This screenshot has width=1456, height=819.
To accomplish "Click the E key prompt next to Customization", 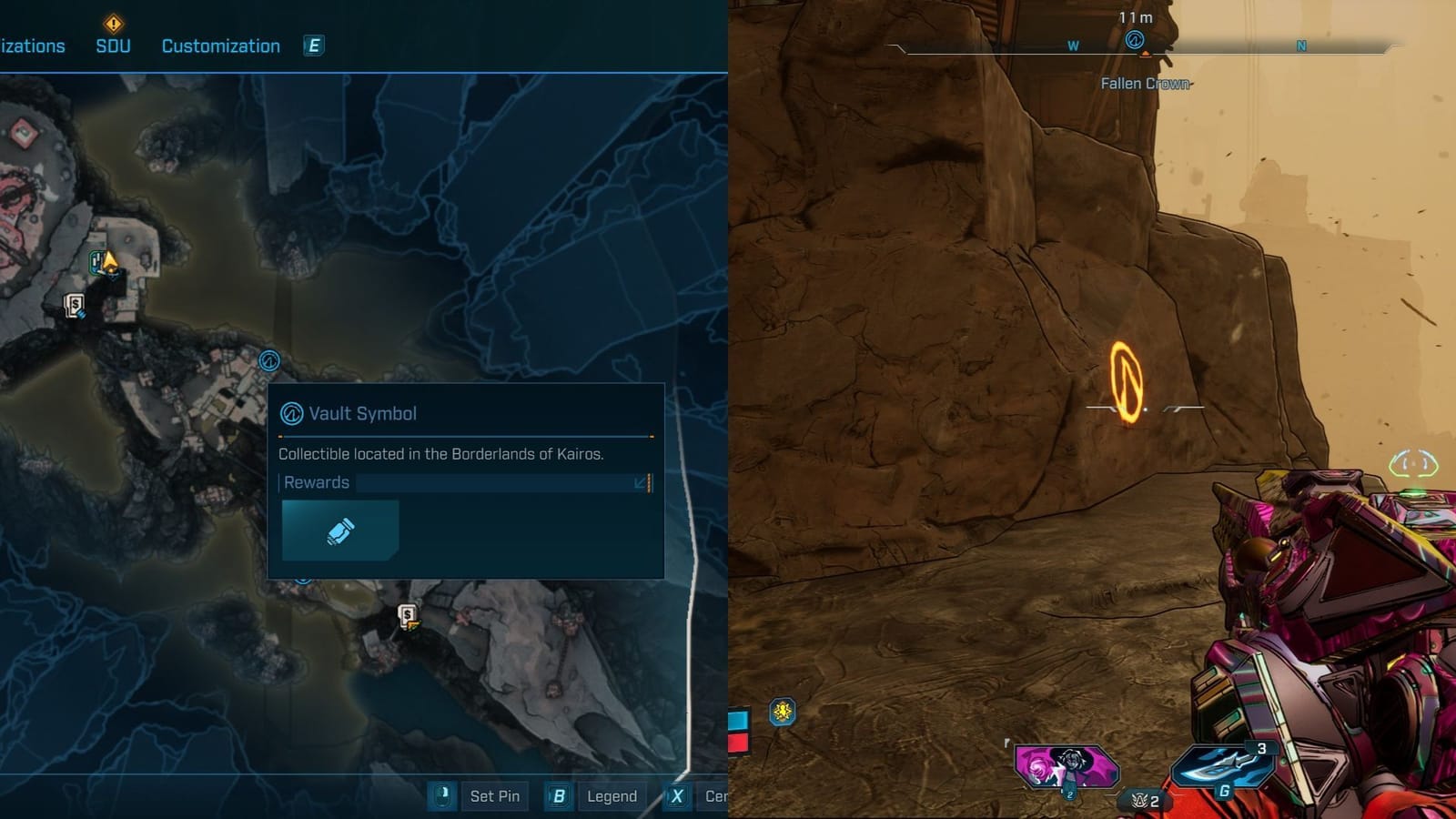I will [x=314, y=45].
